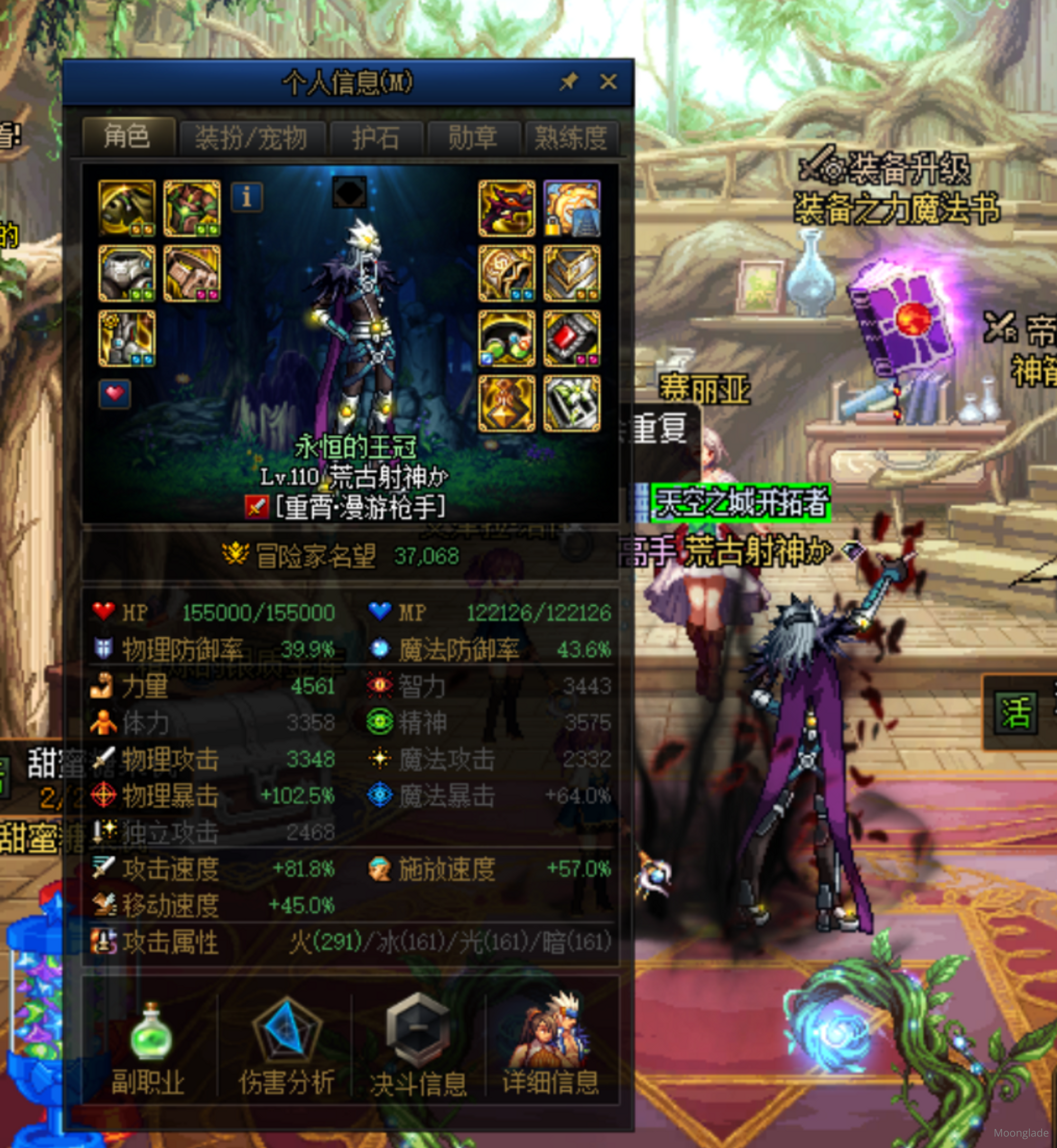The image size is (1057, 1148).
Task: Pin the personal info window
Action: click(x=569, y=82)
